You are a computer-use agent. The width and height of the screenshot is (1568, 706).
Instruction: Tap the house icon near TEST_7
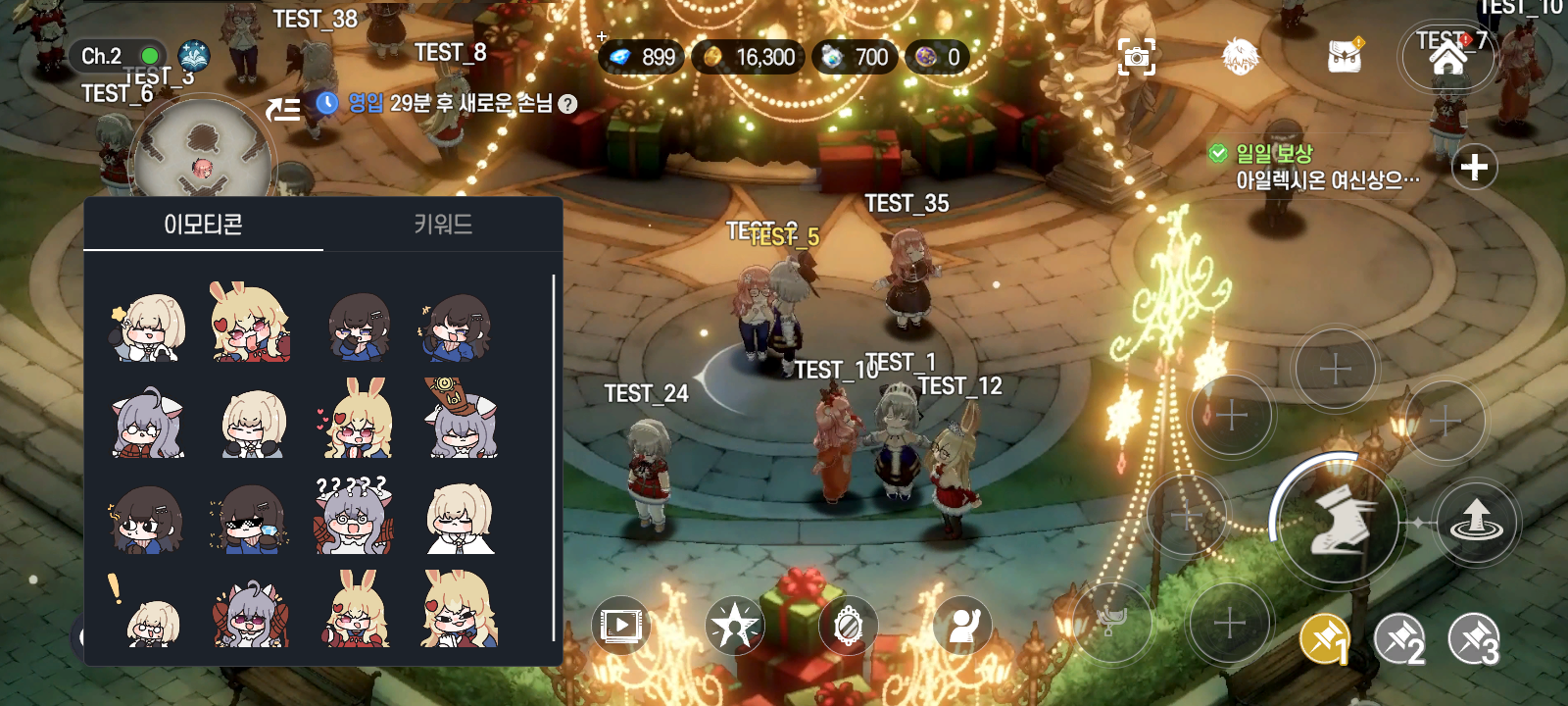pos(1448,57)
